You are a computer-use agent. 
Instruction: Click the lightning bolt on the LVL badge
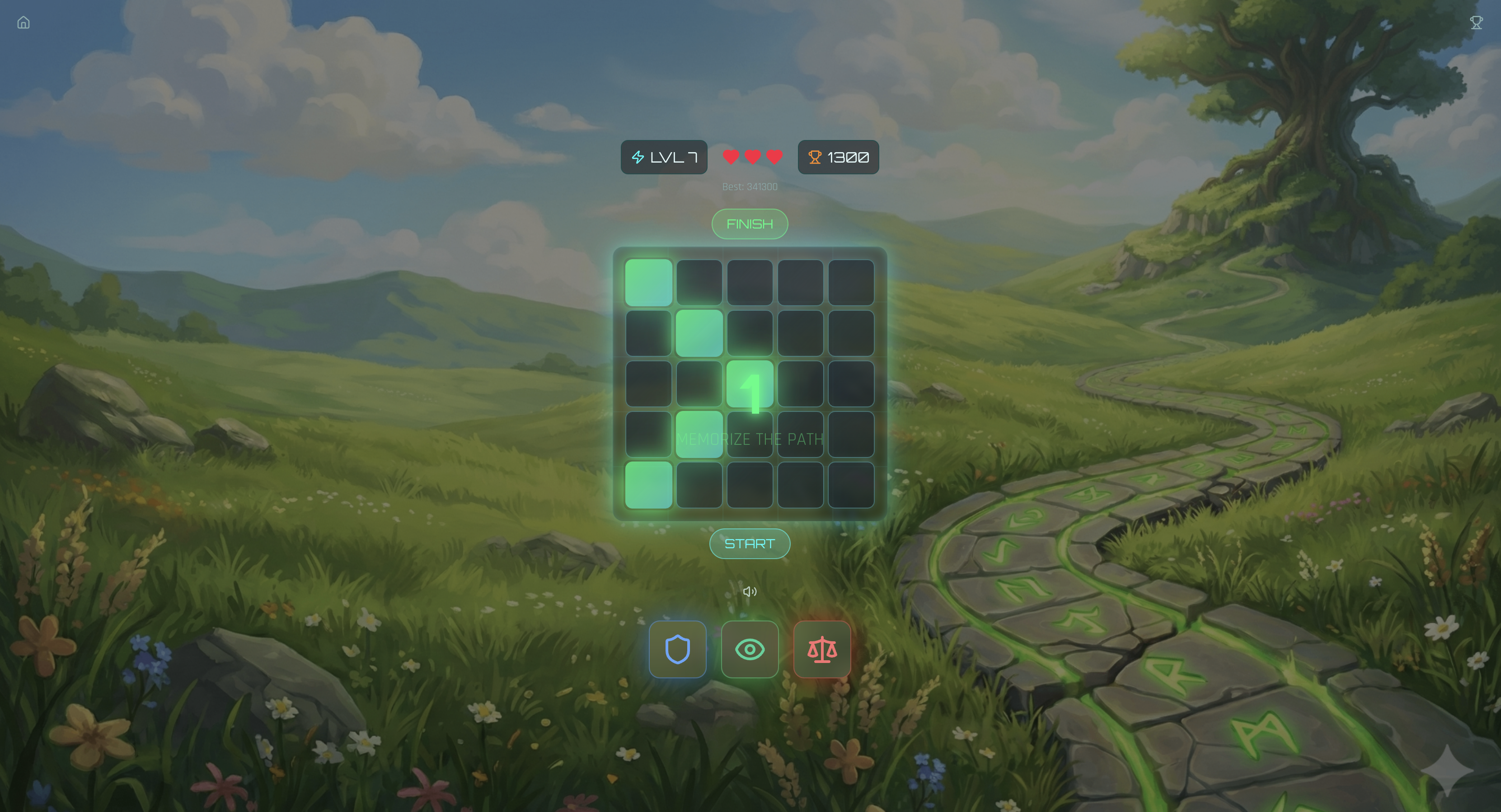click(638, 157)
